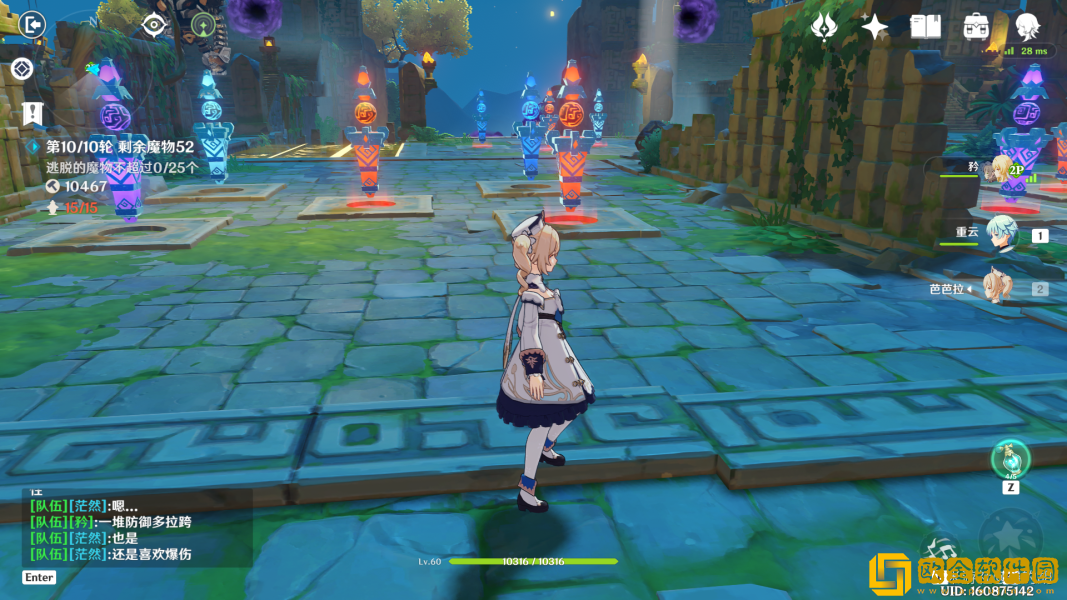Open the backpack inventory
The width and height of the screenshot is (1067, 600).
coord(976,27)
